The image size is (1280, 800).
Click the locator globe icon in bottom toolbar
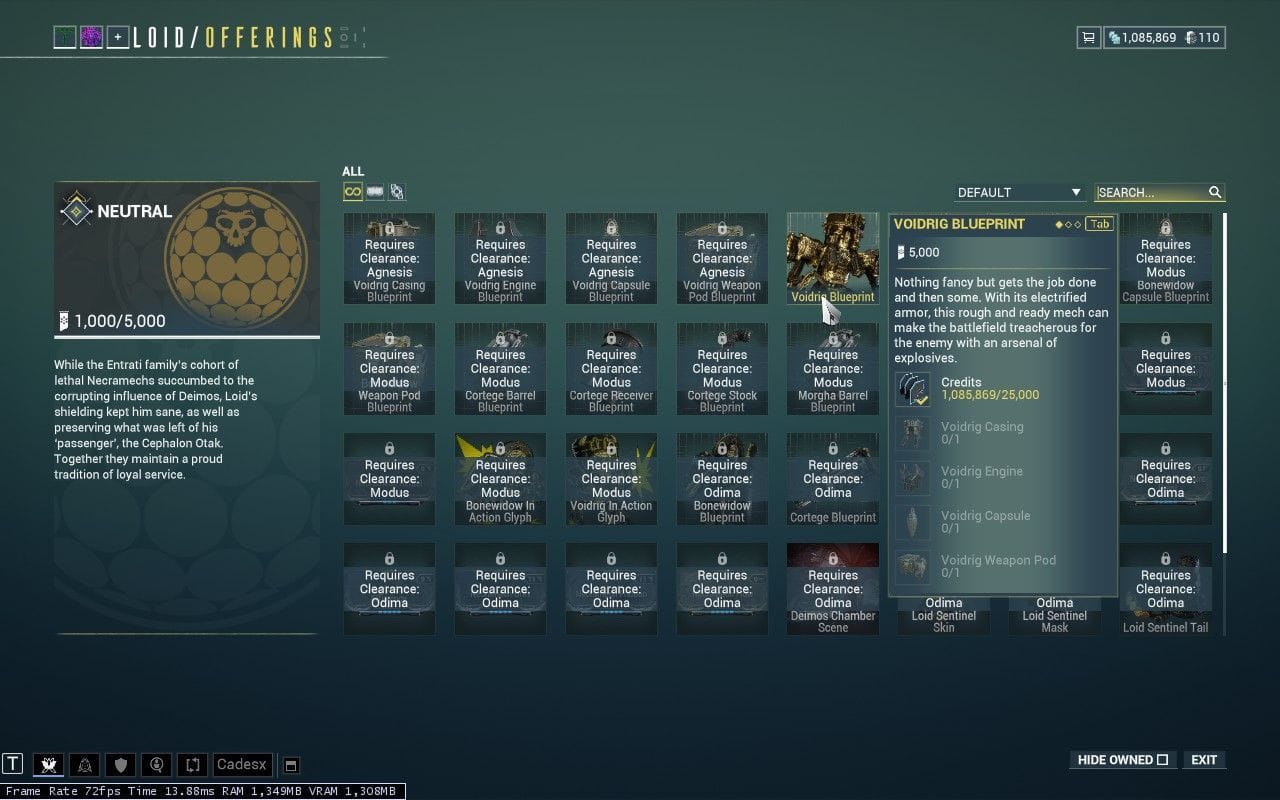coord(156,764)
